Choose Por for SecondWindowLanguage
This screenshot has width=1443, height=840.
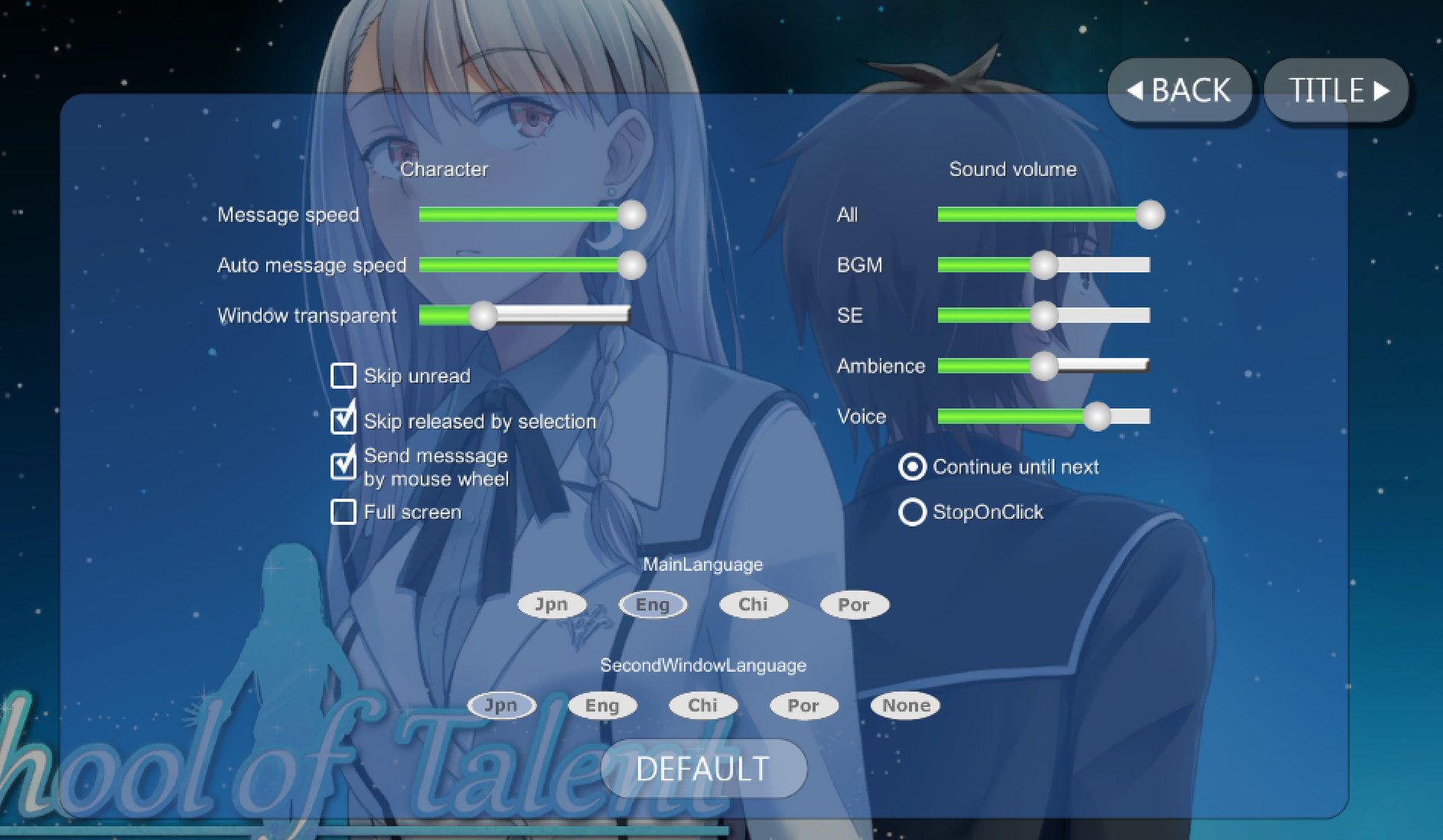(803, 705)
